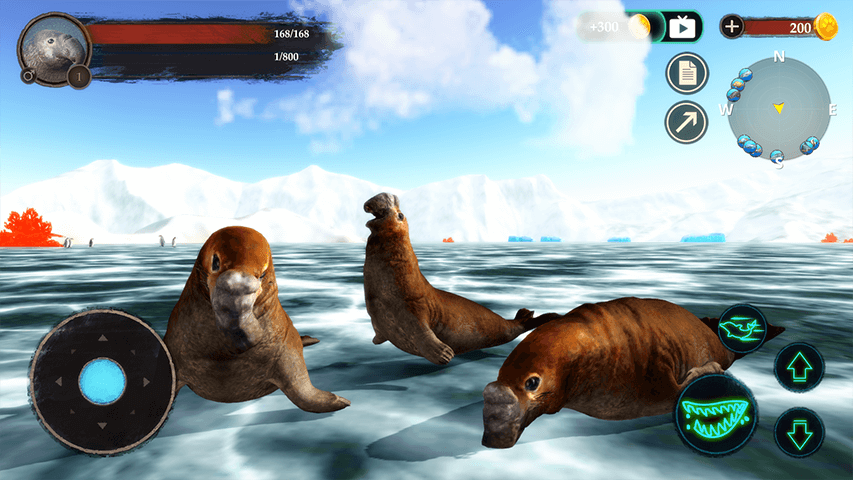
Task: Tap the diagonal arrow button
Action: (686, 122)
